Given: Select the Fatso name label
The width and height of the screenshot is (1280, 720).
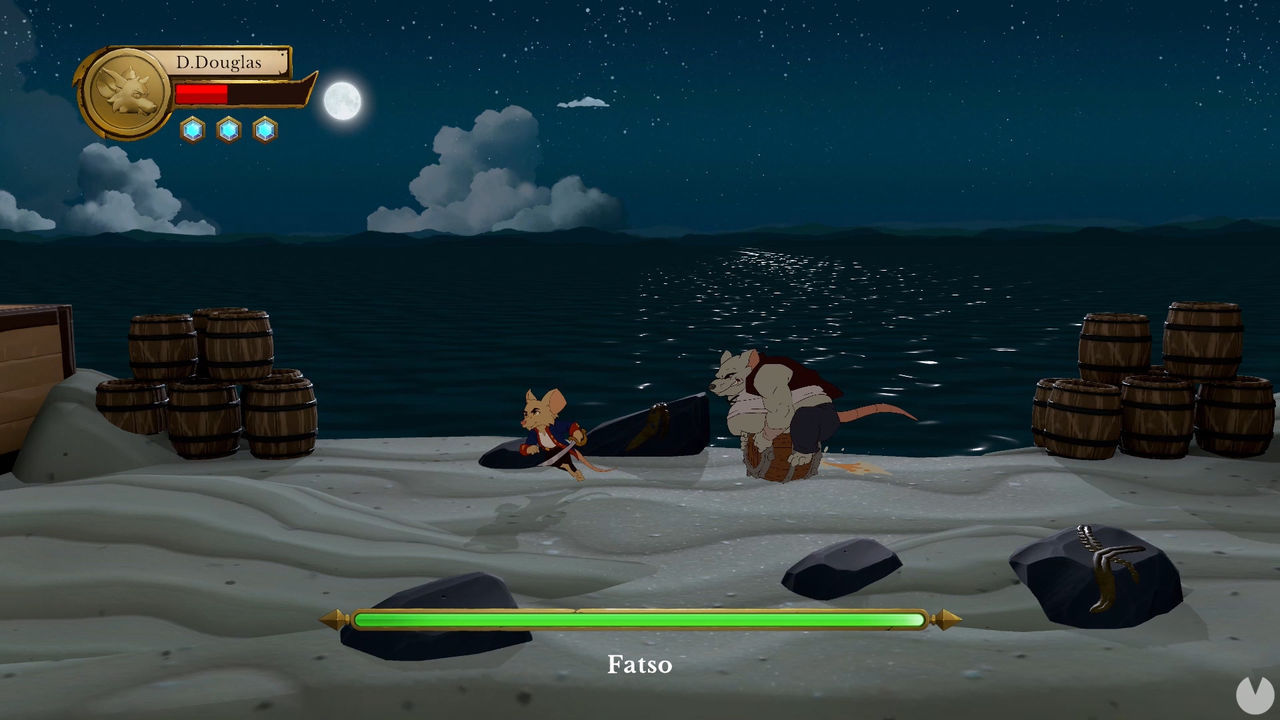Looking at the screenshot, I should (x=641, y=664).
